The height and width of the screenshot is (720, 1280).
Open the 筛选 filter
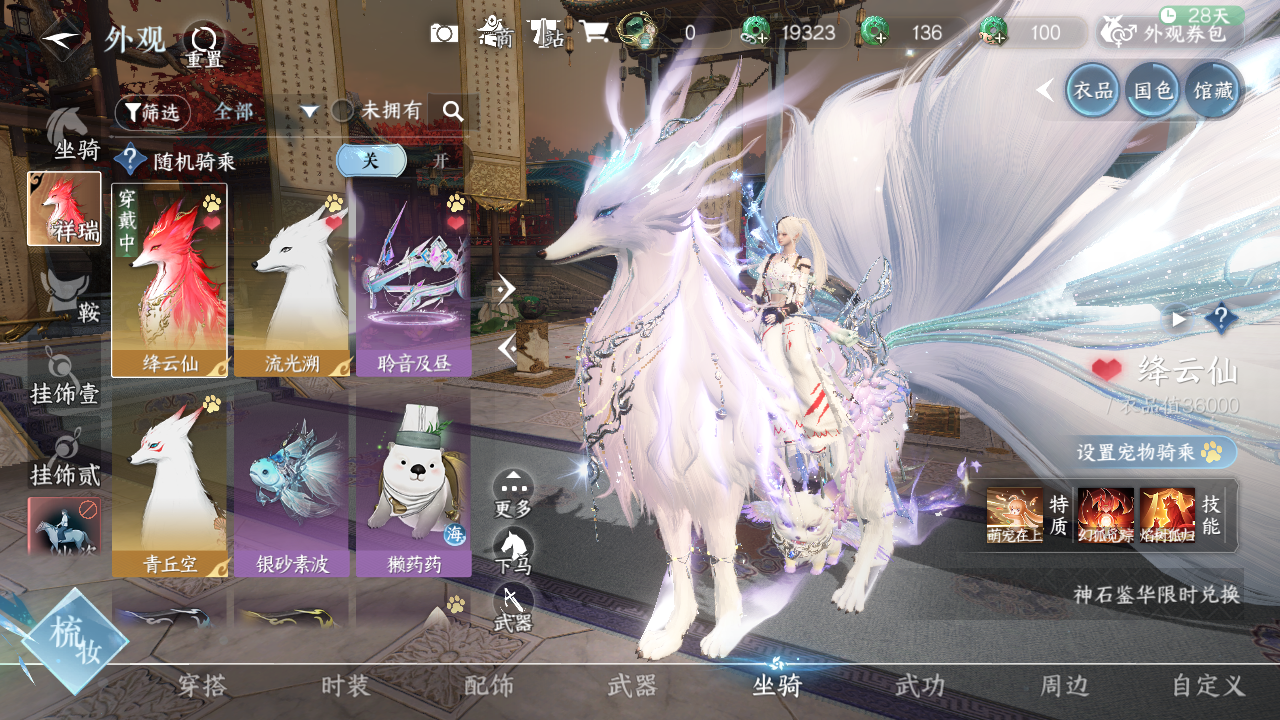pyautogui.click(x=153, y=112)
